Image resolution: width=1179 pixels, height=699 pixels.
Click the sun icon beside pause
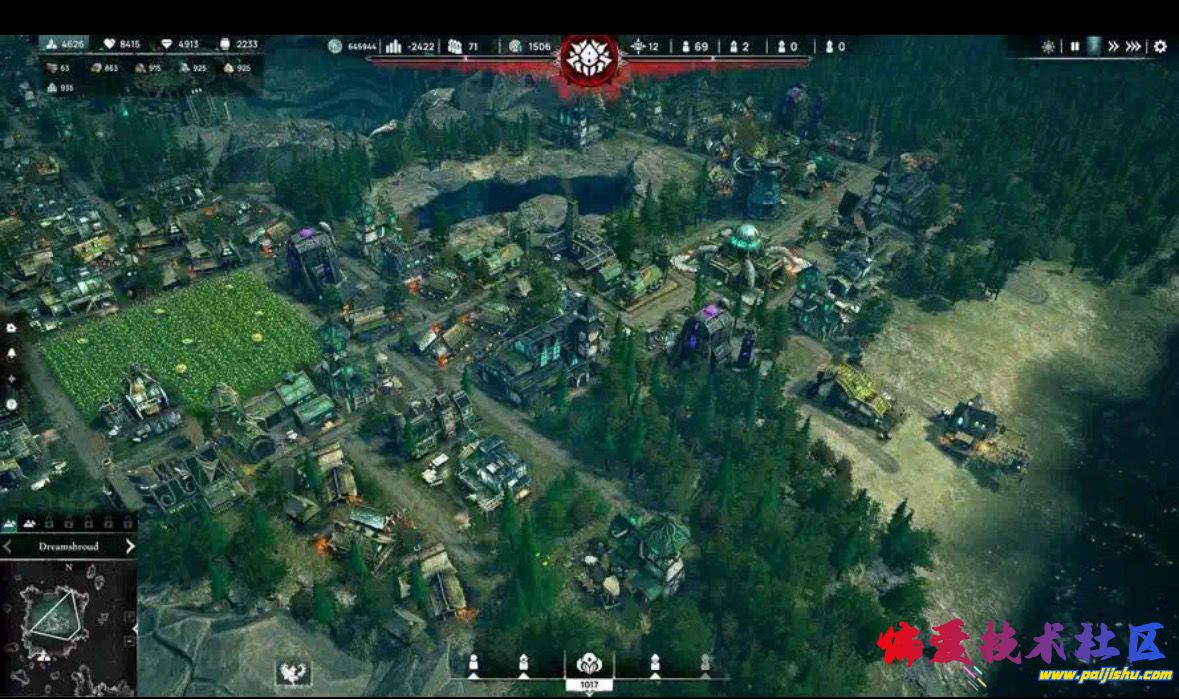1048,47
